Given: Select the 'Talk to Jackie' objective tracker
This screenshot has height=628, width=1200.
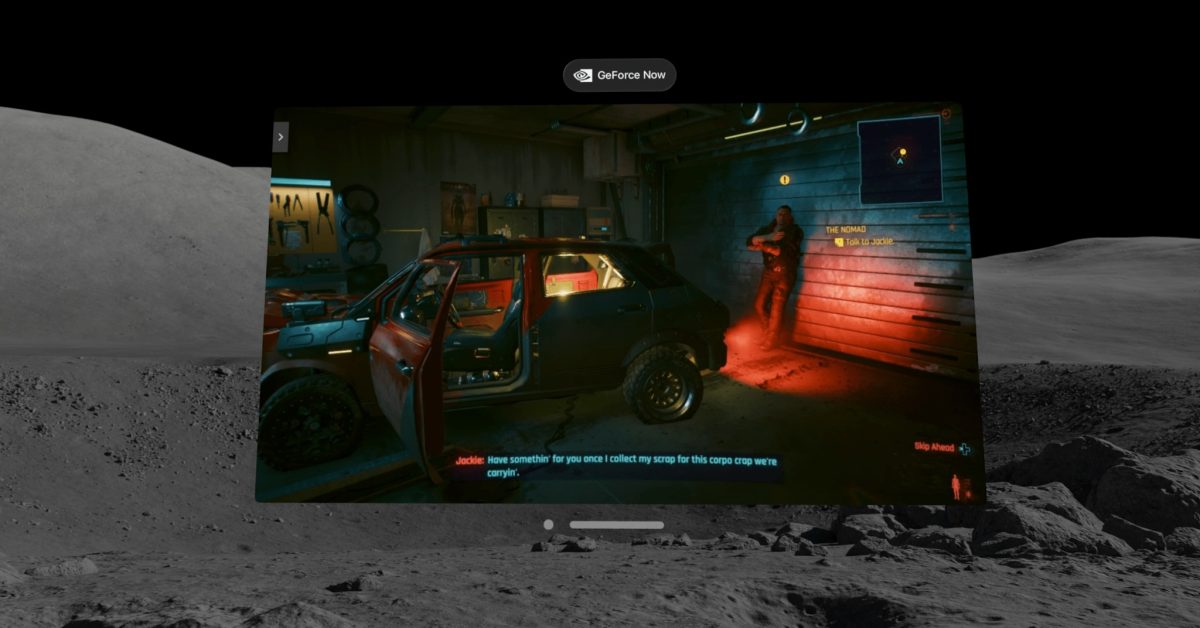Looking at the screenshot, I should [865, 242].
